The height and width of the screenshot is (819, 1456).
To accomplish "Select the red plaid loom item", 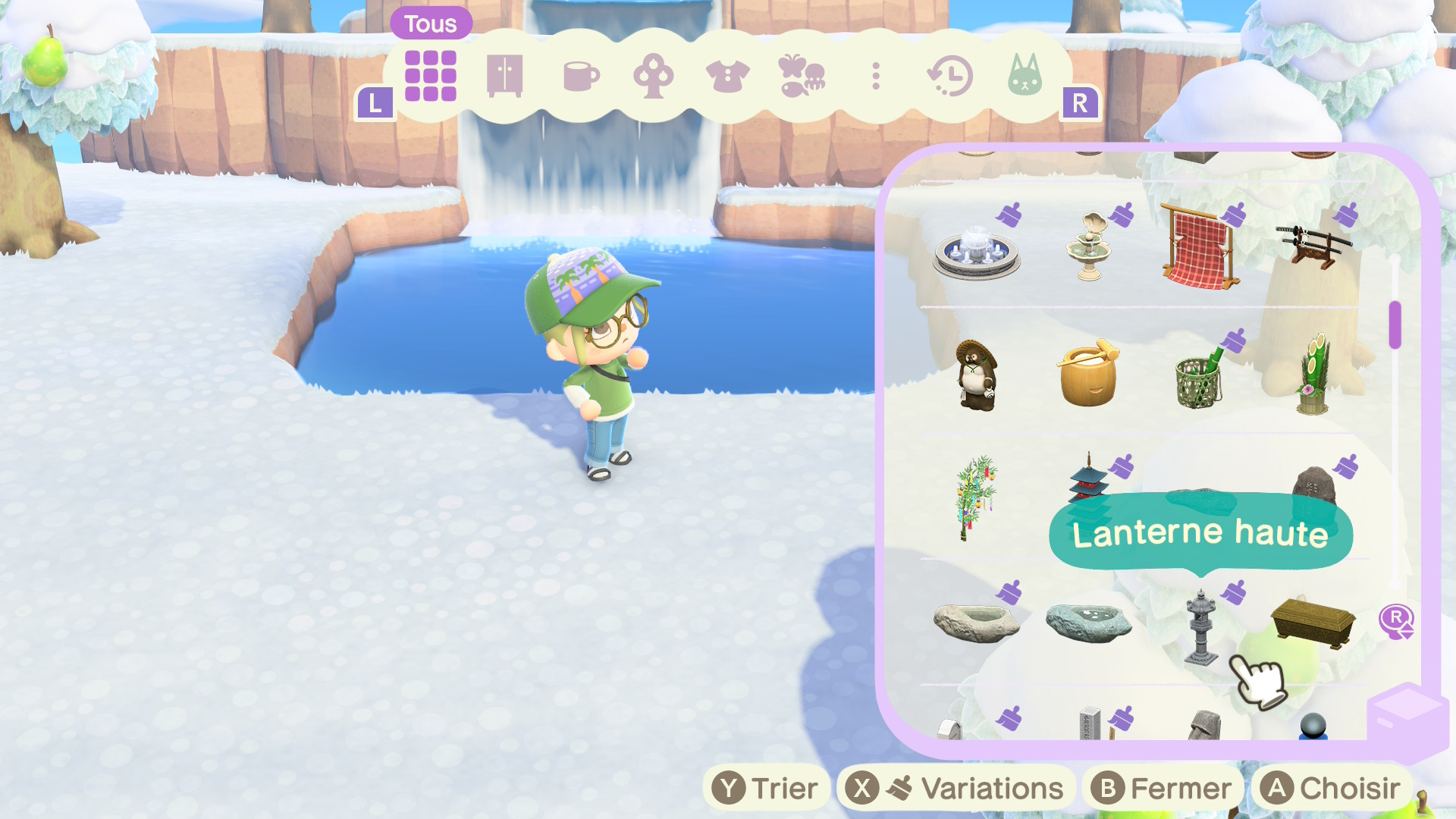I will pyautogui.click(x=1200, y=247).
